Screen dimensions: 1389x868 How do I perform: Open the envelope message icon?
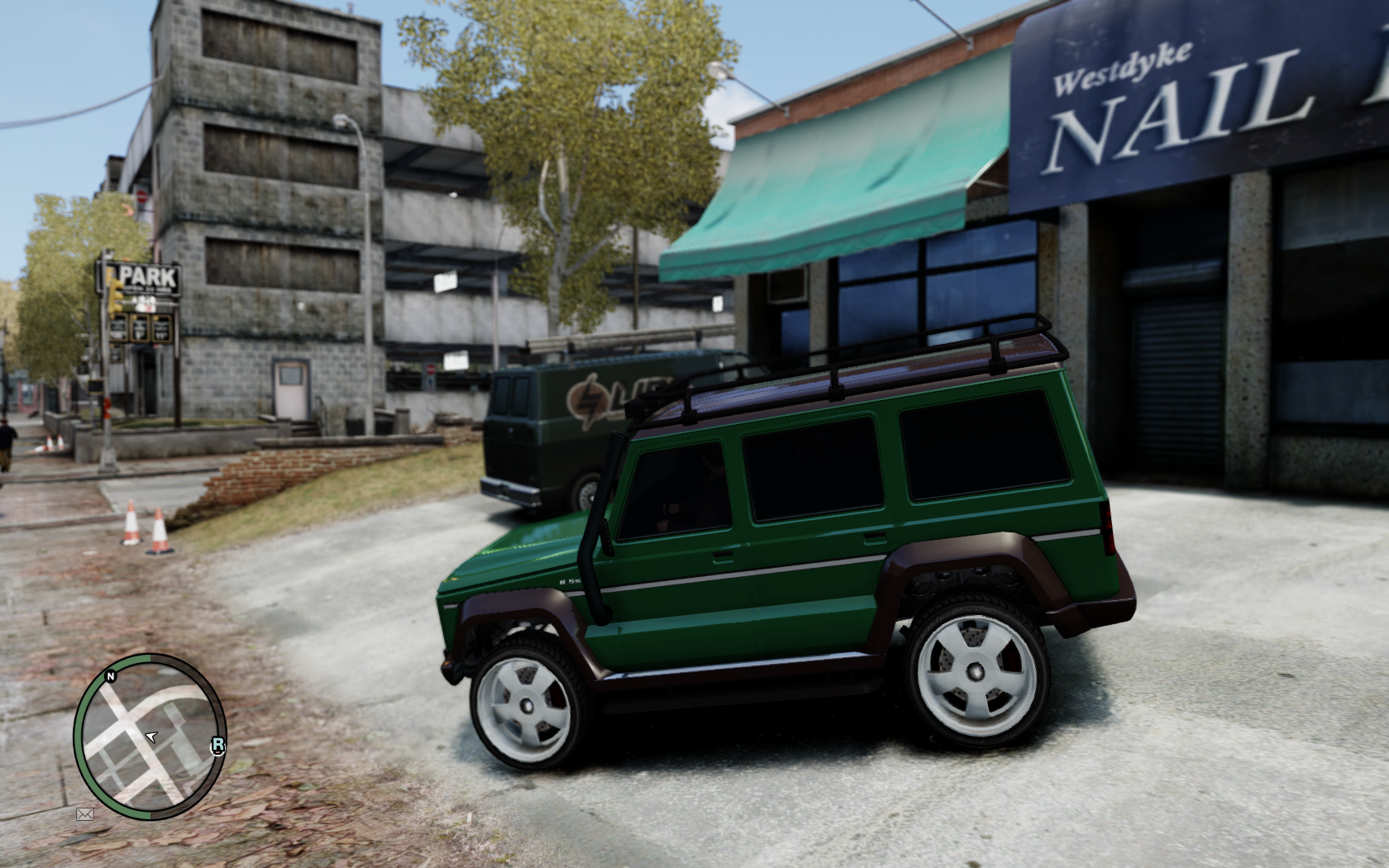pyautogui.click(x=84, y=814)
